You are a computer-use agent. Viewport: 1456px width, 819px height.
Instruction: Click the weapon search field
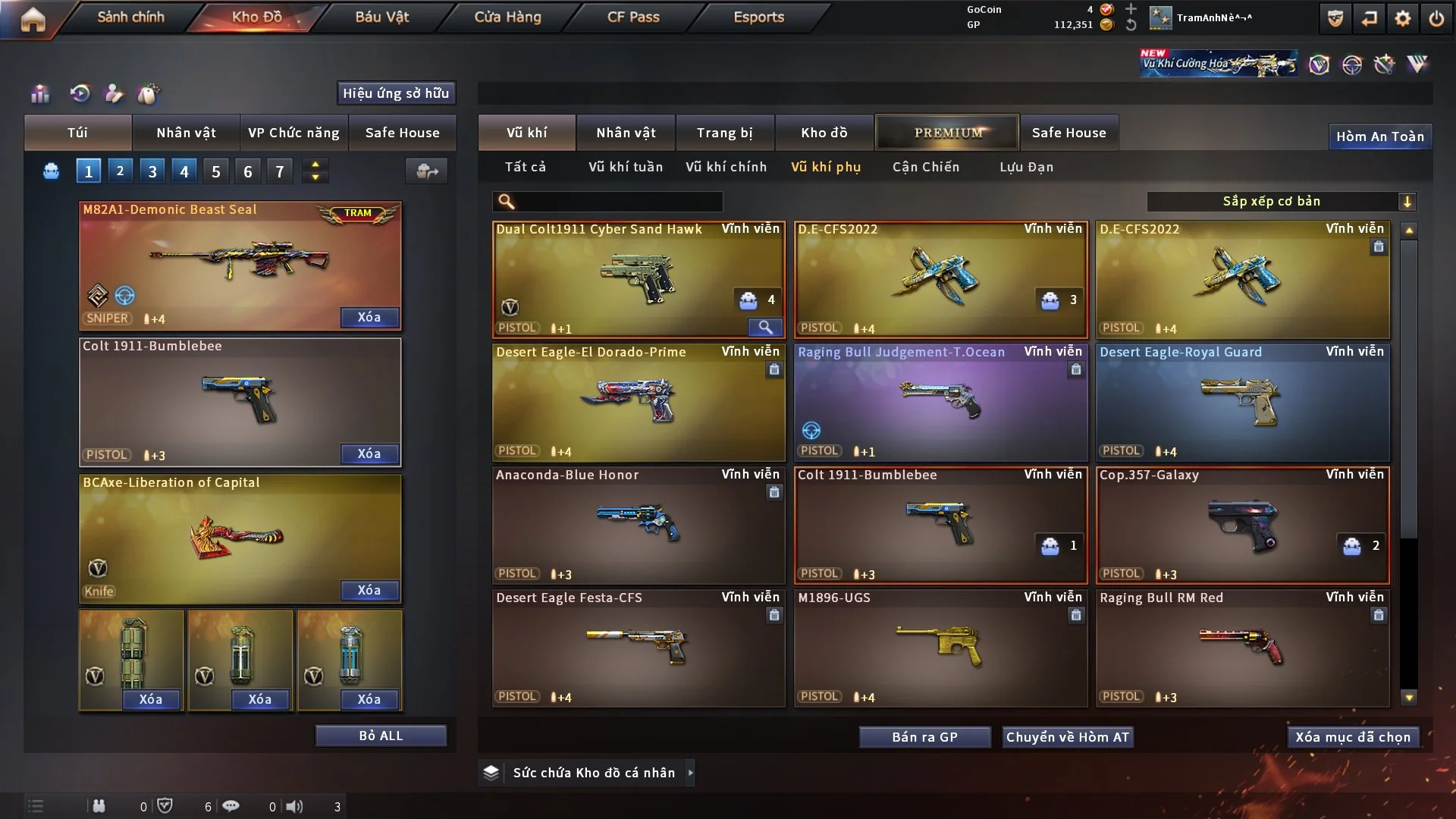click(618, 202)
